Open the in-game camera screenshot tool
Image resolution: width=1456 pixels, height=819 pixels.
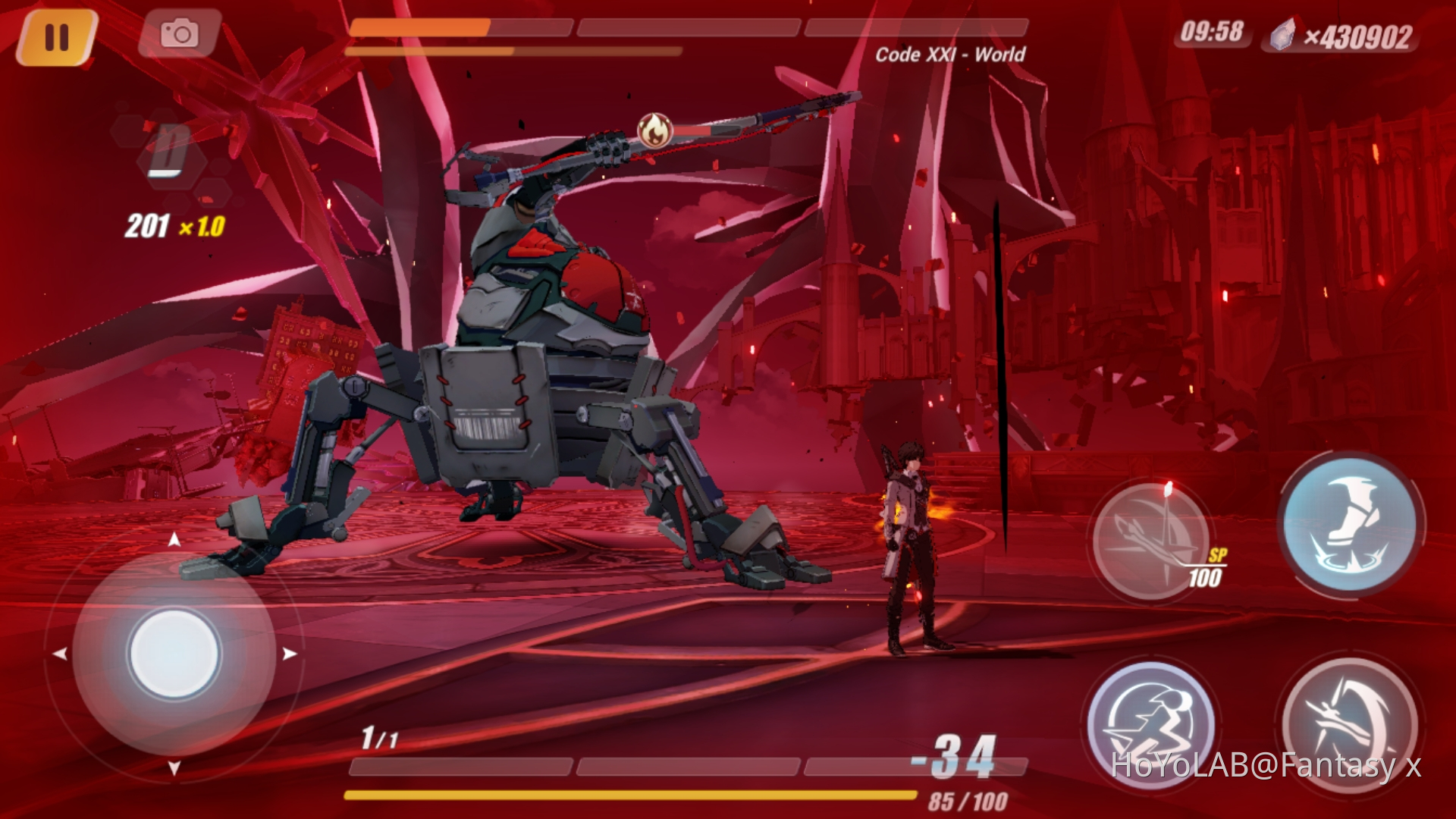[180, 32]
